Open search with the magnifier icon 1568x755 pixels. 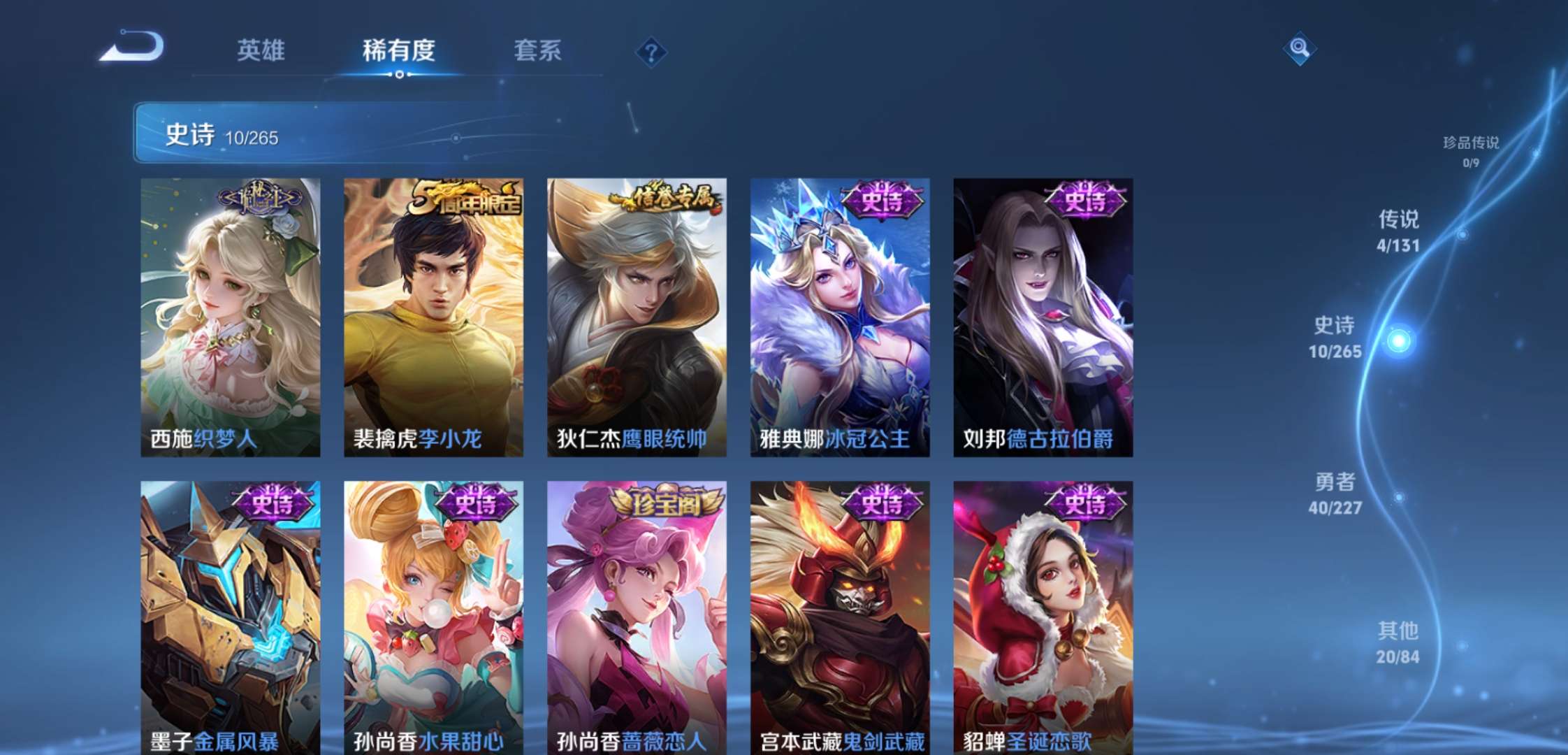[1300, 49]
